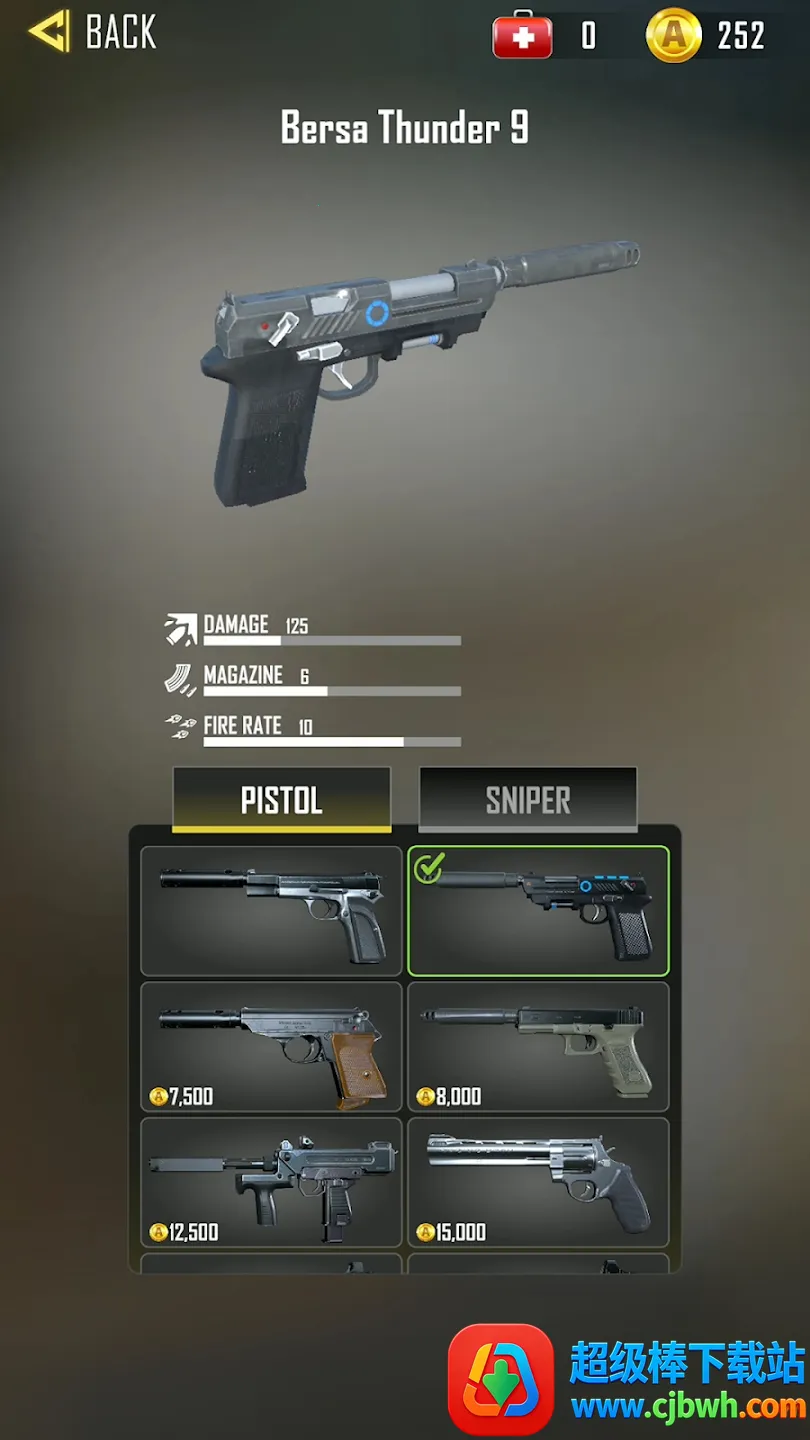Choose the equipped Bersa Thunder 9 tile
Image resolution: width=810 pixels, height=1440 pixels.
coord(538,911)
